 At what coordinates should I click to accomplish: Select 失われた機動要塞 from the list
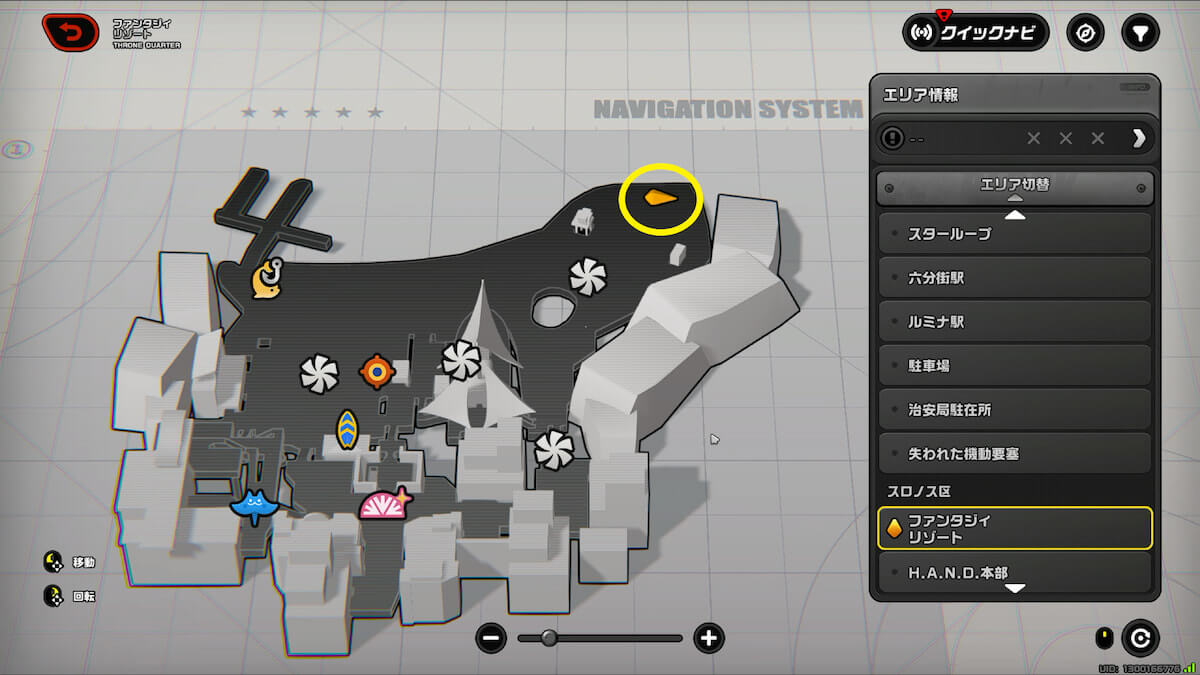(x=1014, y=454)
